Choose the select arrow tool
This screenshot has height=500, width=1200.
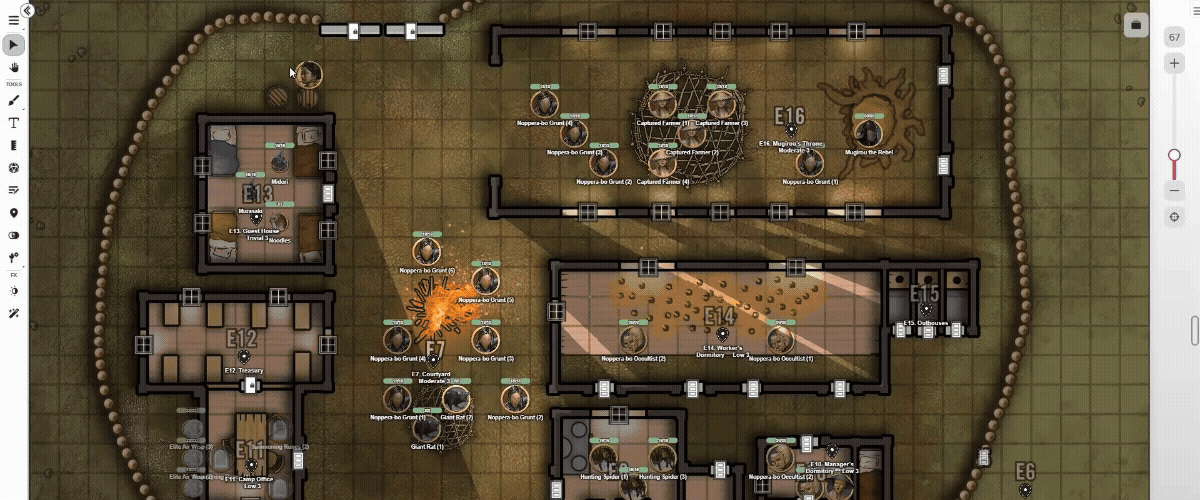point(14,45)
